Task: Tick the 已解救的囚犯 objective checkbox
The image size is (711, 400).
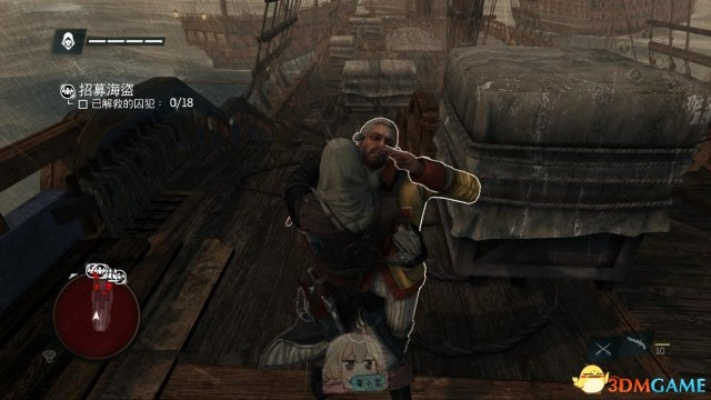Action: pyautogui.click(x=83, y=103)
